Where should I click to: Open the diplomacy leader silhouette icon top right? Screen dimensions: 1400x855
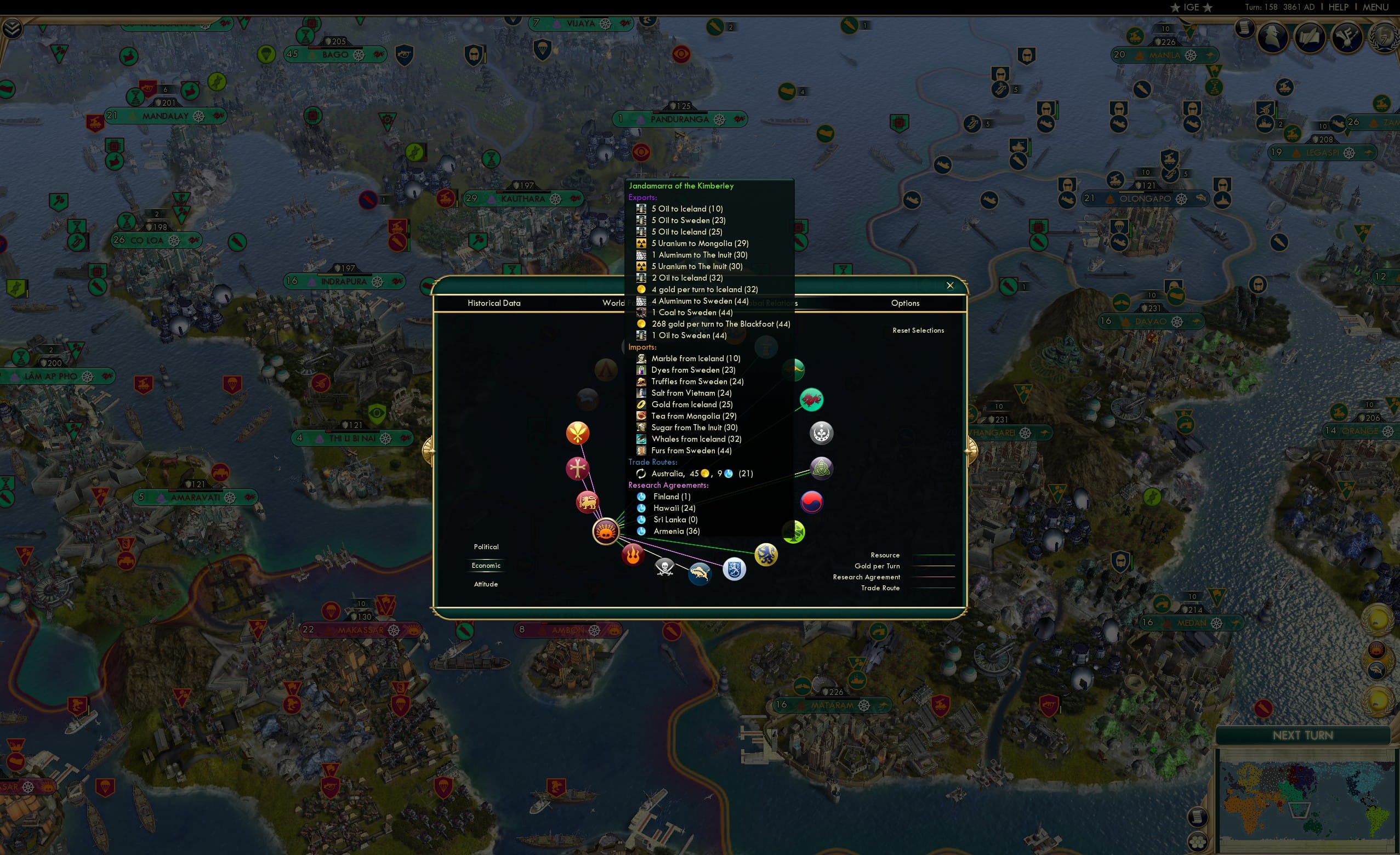click(x=1273, y=37)
